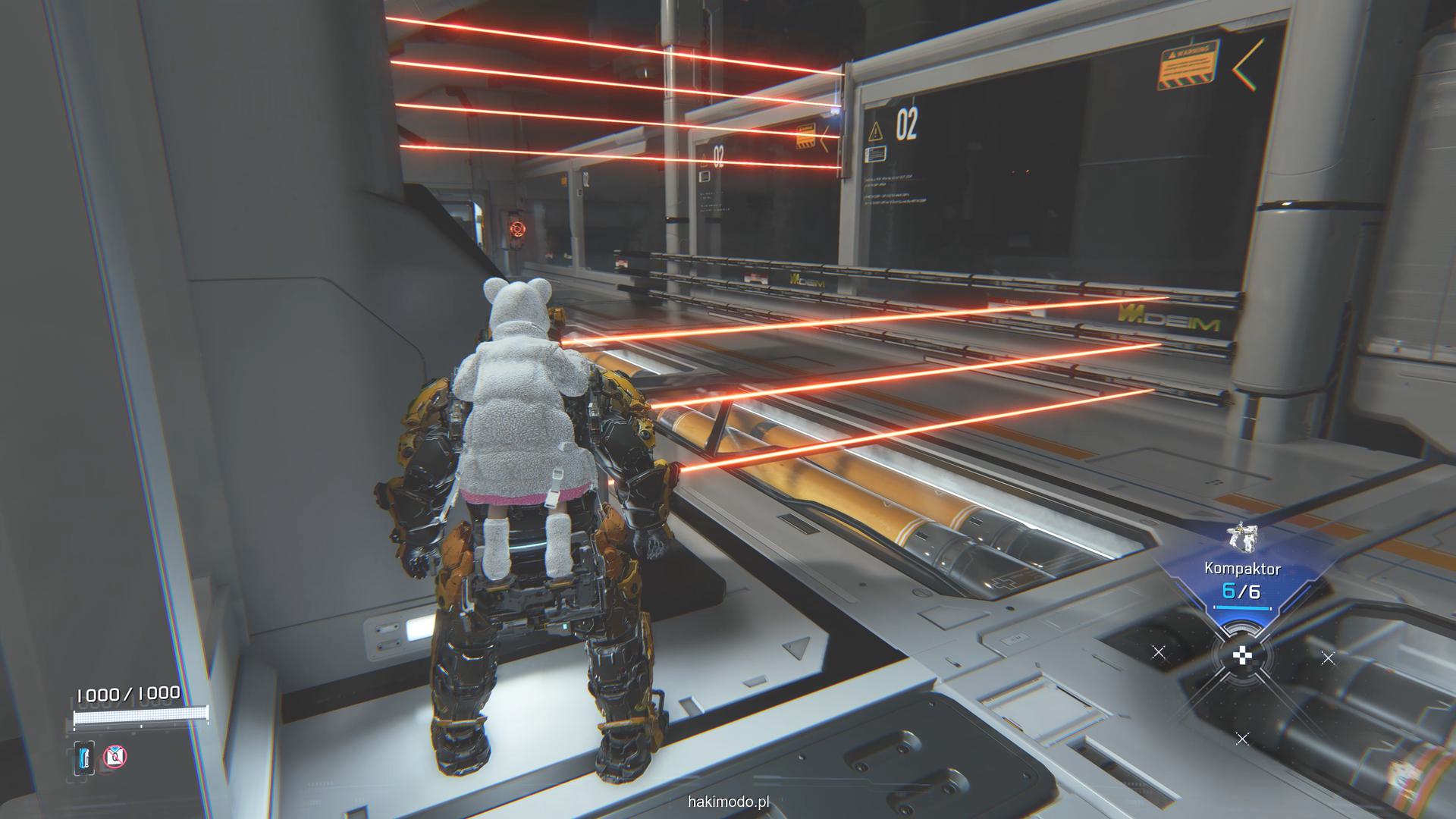
Task: Click the crossed-out red circle status icon
Action: (115, 755)
